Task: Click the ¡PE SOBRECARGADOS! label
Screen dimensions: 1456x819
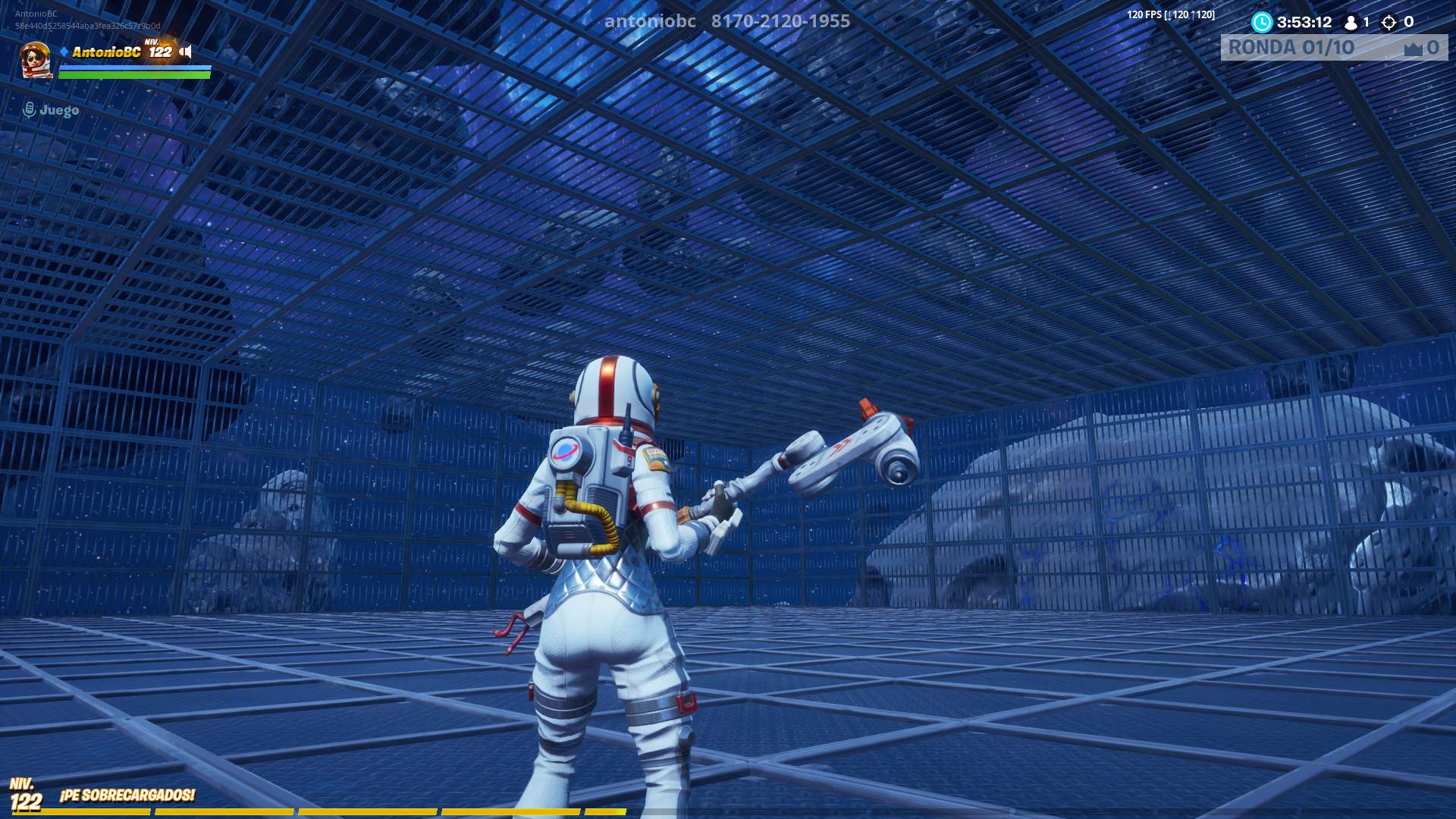Action: pyautogui.click(x=126, y=796)
